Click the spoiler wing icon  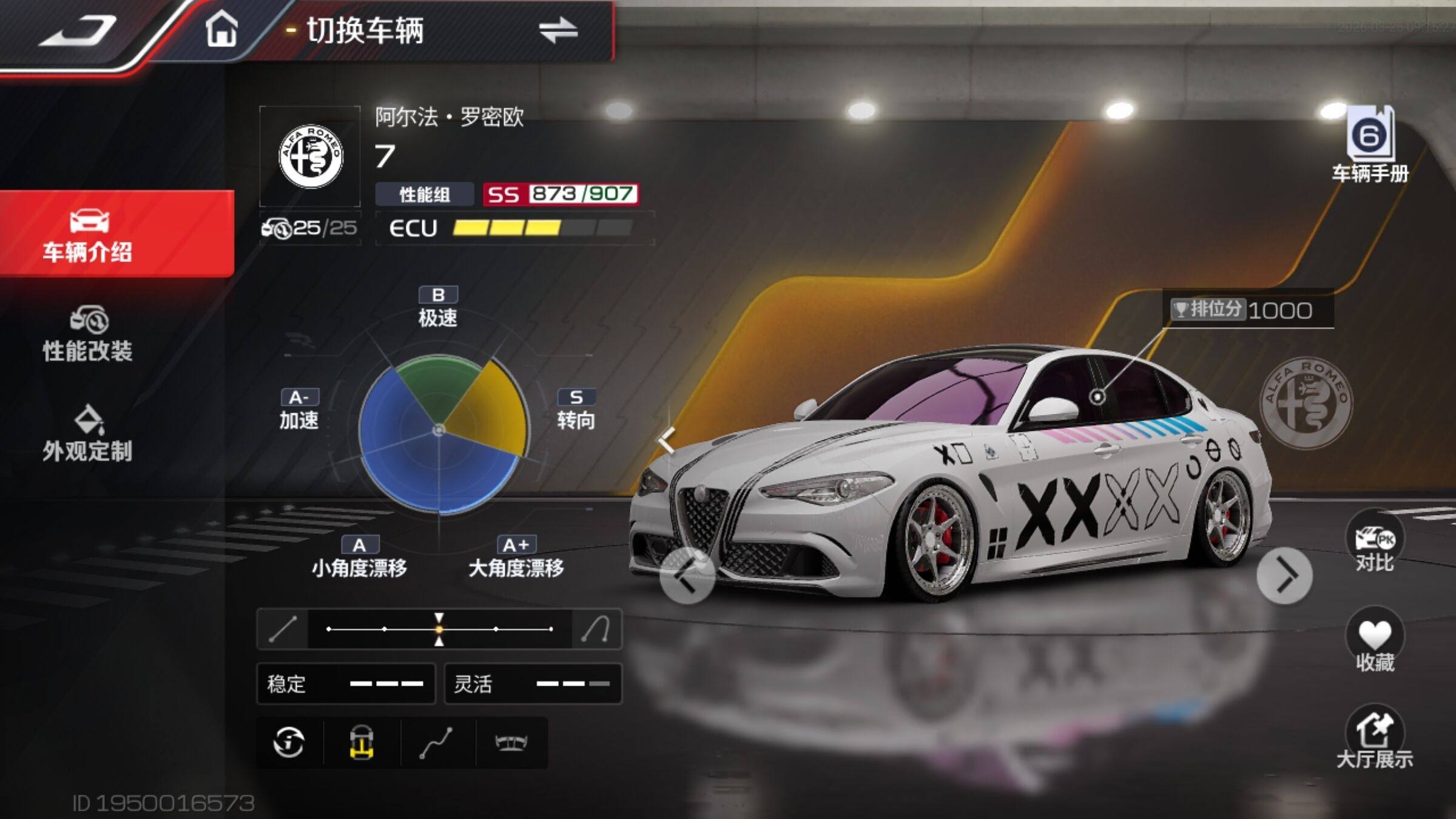tap(511, 743)
